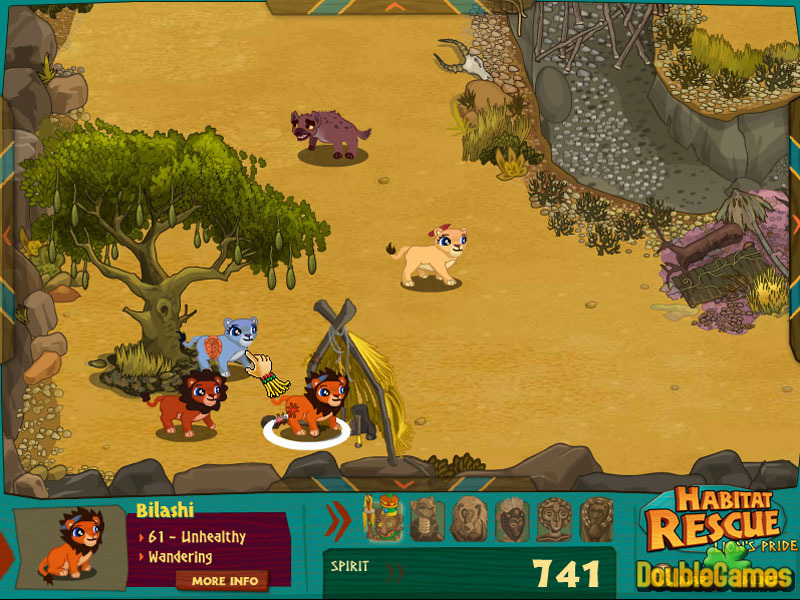Click the orange arrow on the right edge
Image resolution: width=800 pixels, height=600 pixels.
pos(794,222)
